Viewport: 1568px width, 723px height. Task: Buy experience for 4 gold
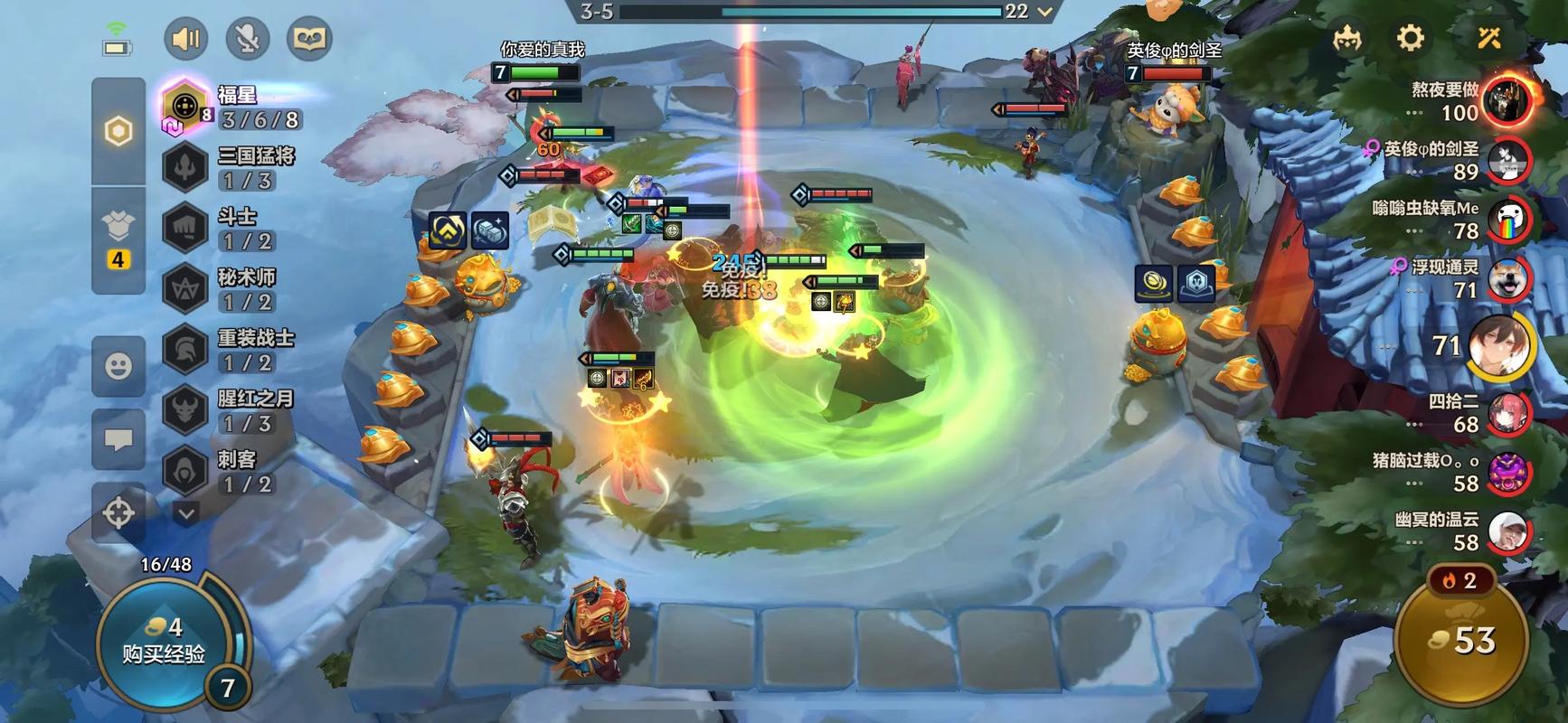(x=165, y=641)
